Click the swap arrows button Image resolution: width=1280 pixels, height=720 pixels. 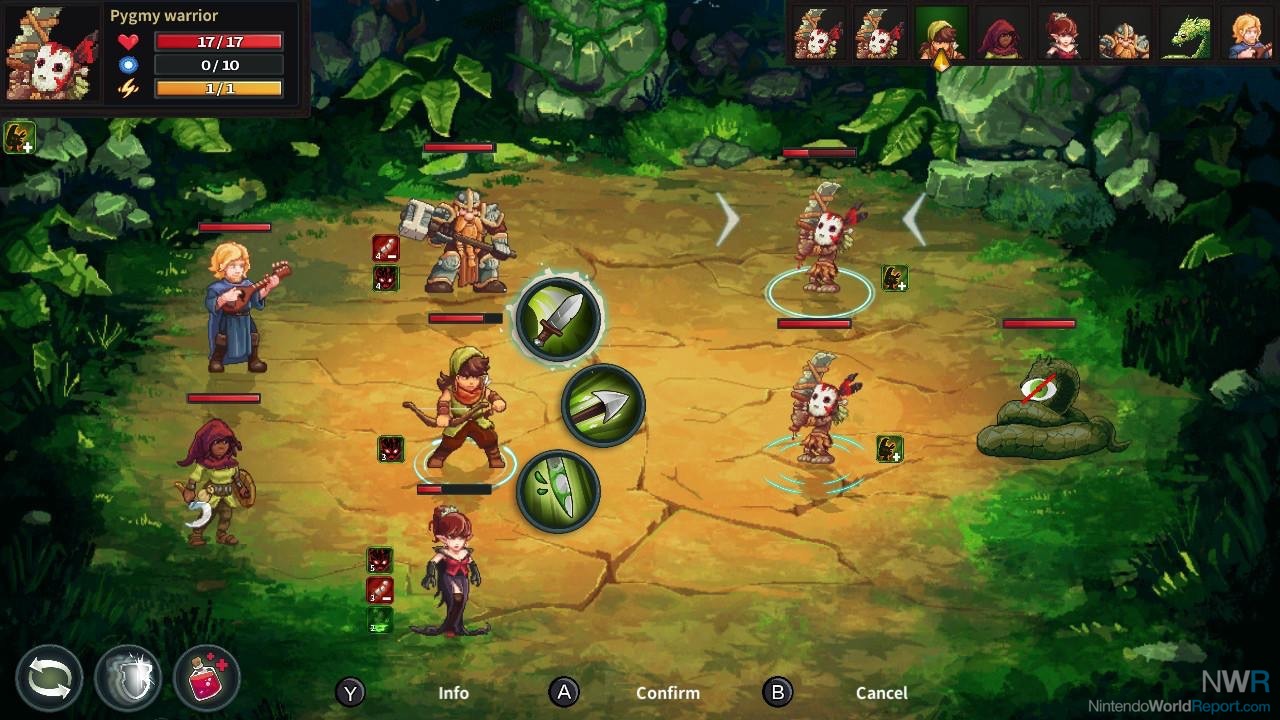click(49, 678)
